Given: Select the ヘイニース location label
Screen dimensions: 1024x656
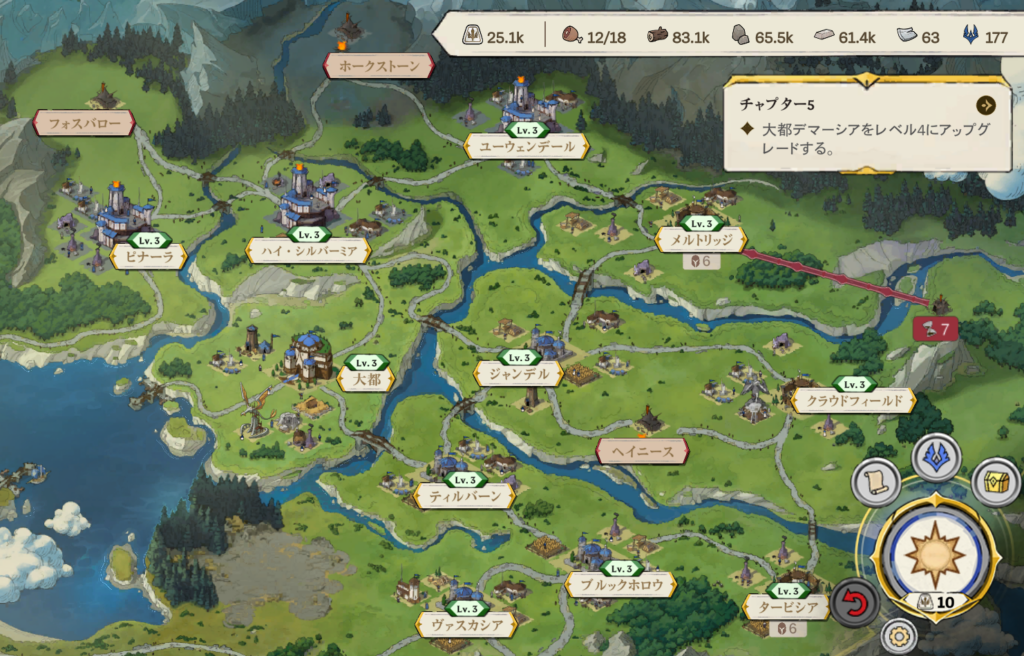Looking at the screenshot, I should 642,452.
